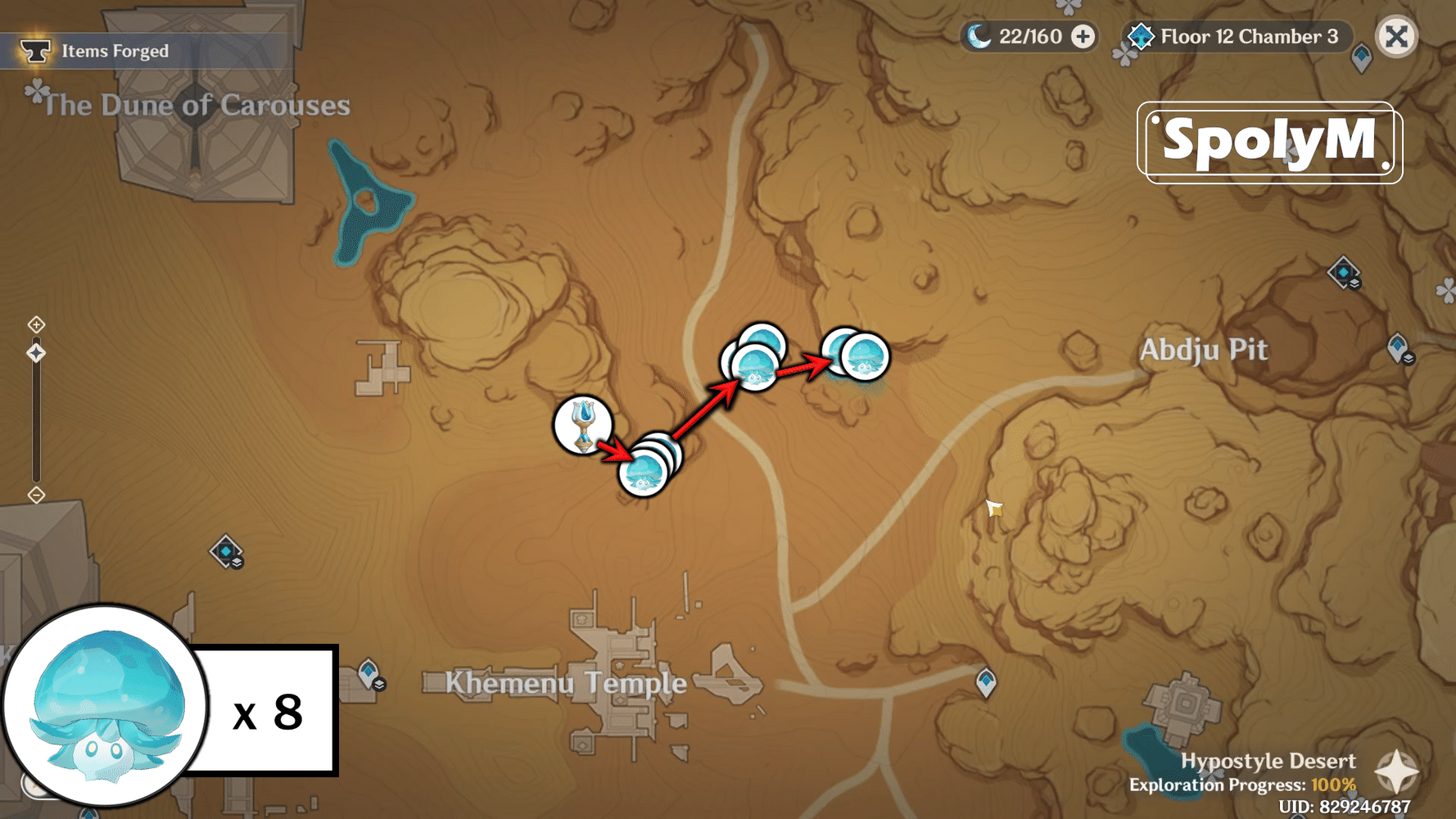
Task: Select the Mouttm cluster below the shrine marker
Action: [644, 473]
